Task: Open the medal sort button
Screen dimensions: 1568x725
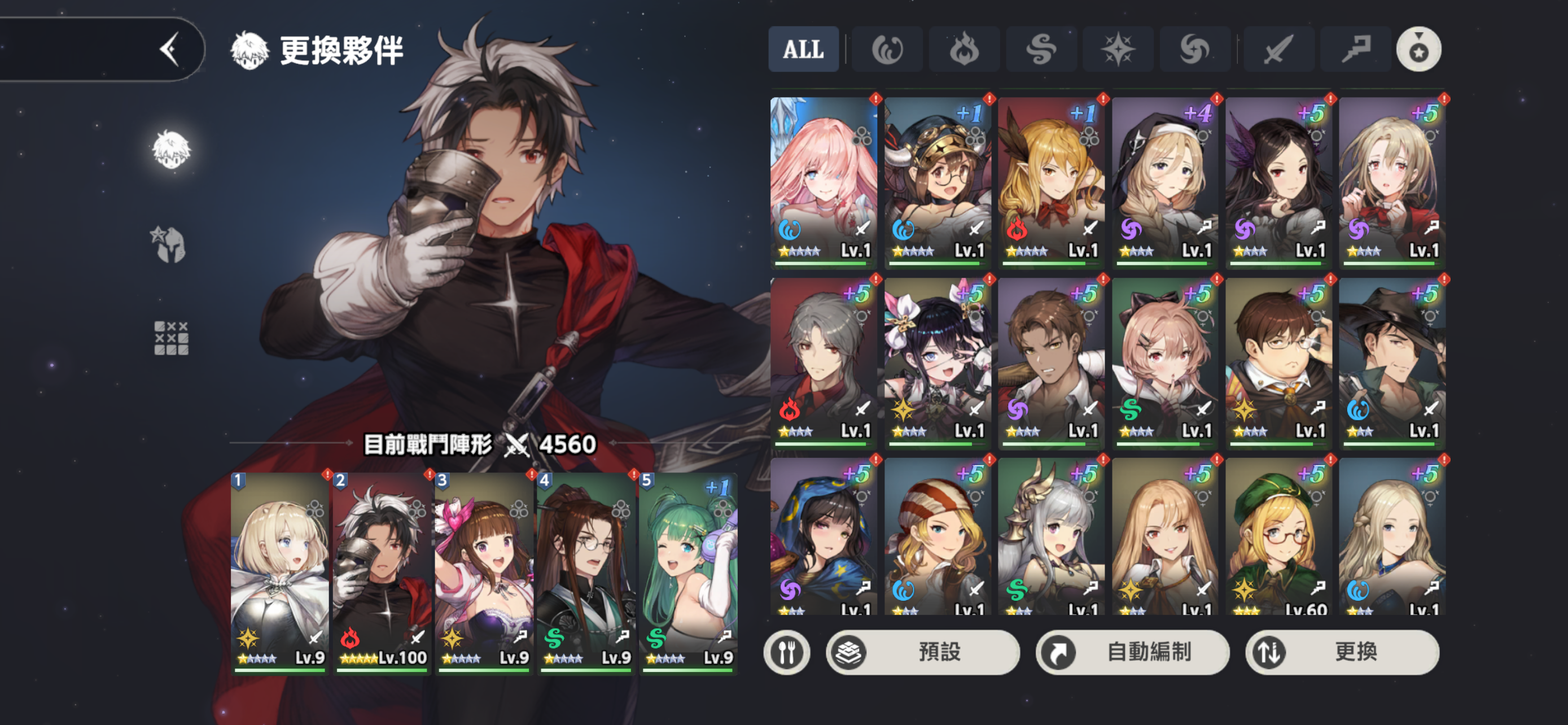Action: coord(1418,49)
